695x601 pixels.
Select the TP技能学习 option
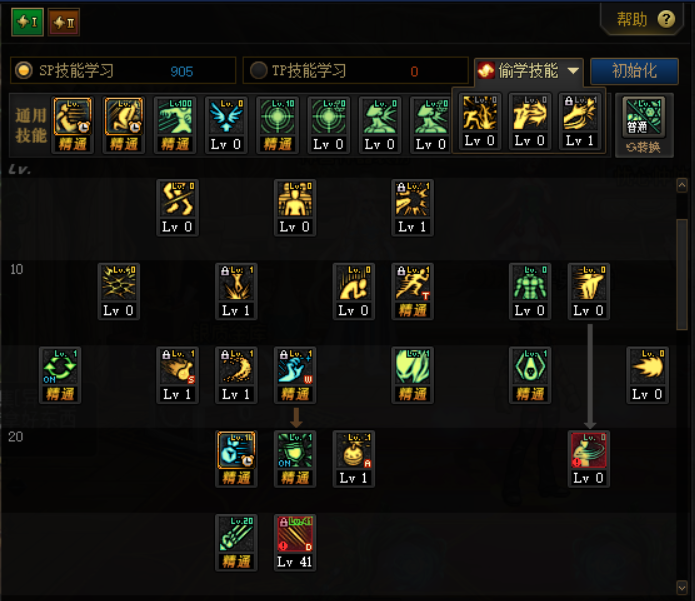[258, 70]
